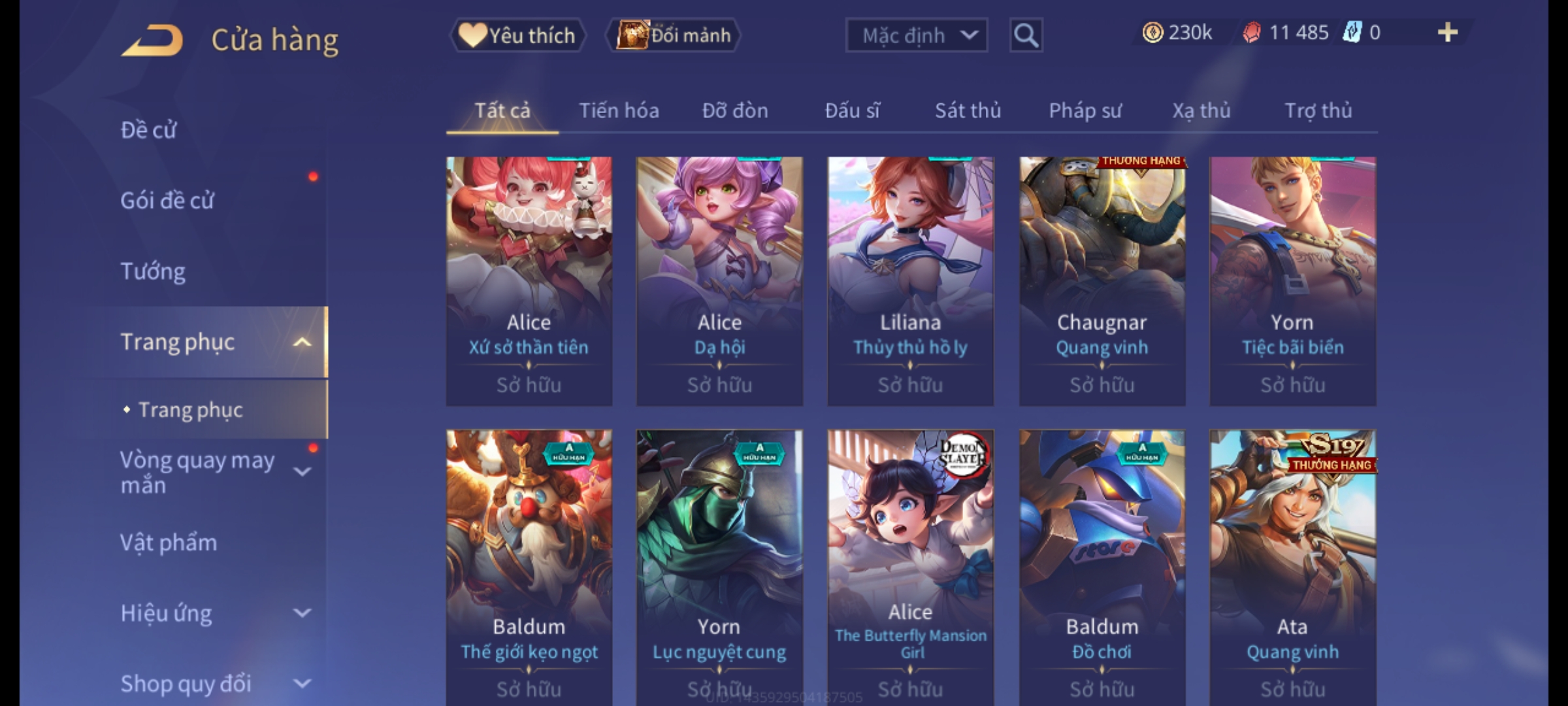The height and width of the screenshot is (706, 1568).
Task: Select Yorn Tiệc bãi biển skin card
Action: [x=1292, y=281]
